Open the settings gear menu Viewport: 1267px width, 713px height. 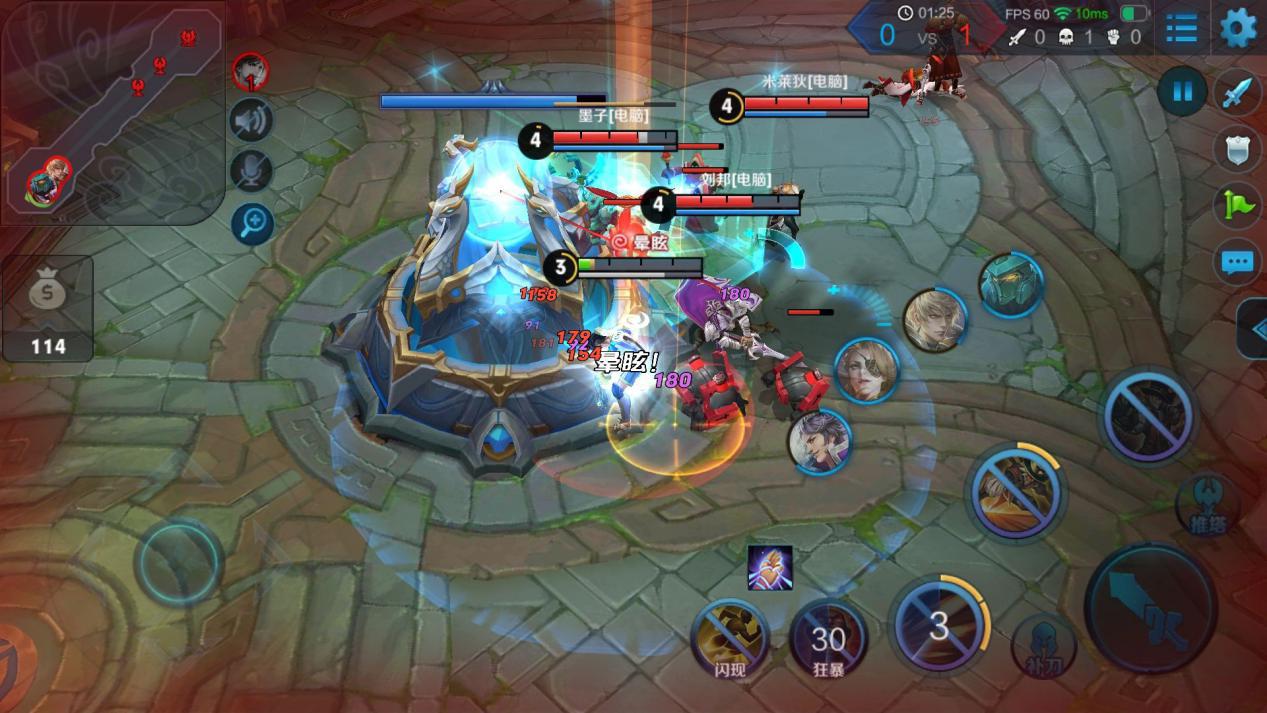point(1238,27)
